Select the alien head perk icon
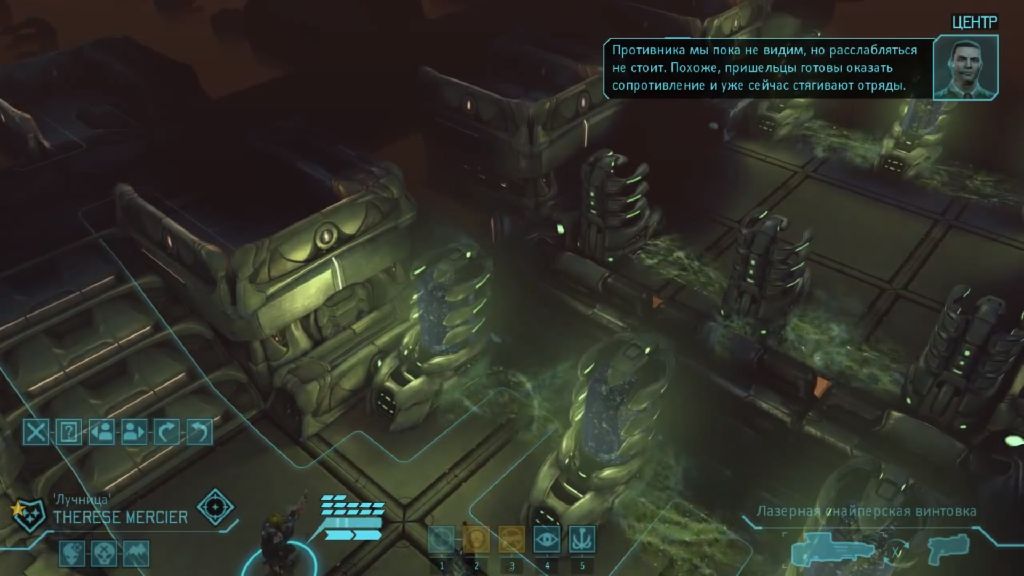 coord(73,553)
